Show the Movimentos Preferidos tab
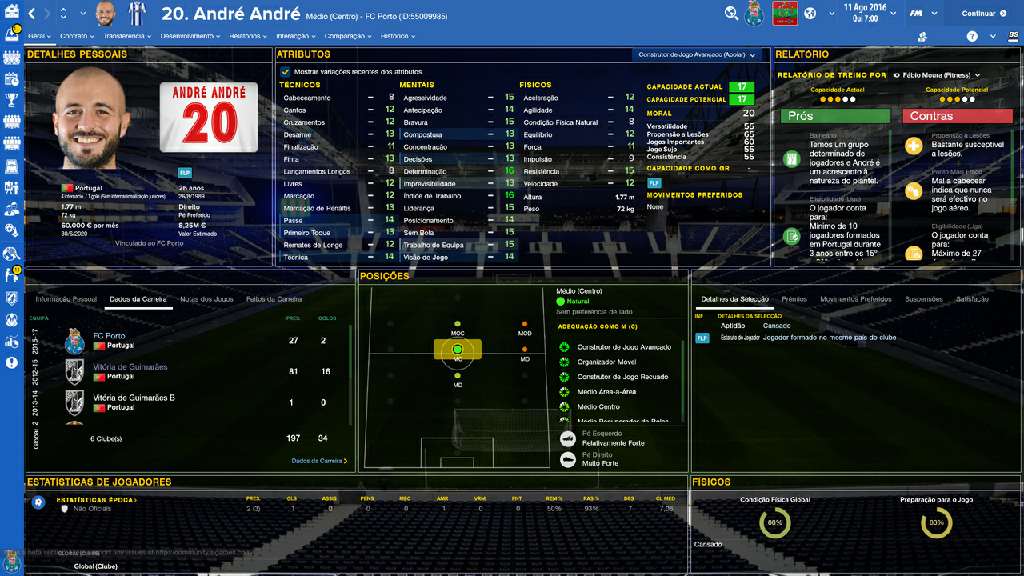Image resolution: width=1024 pixels, height=576 pixels. (x=856, y=299)
